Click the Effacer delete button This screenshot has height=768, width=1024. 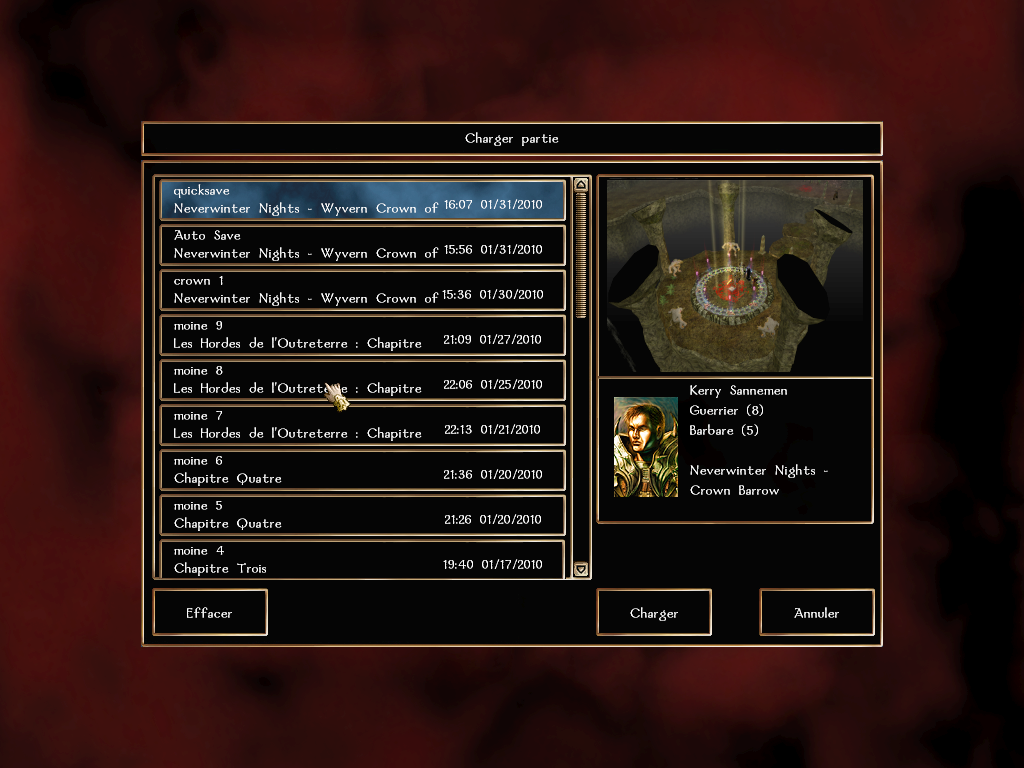(210, 612)
